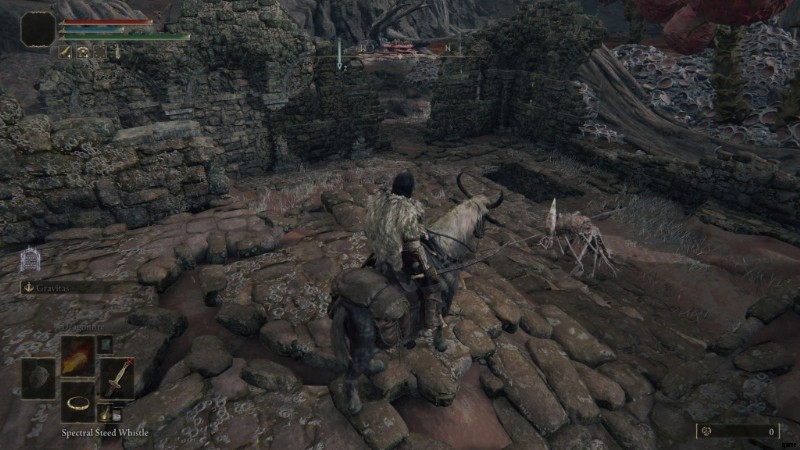
Task: Click the compass marker at top
Action: pyautogui.click(x=339, y=58)
